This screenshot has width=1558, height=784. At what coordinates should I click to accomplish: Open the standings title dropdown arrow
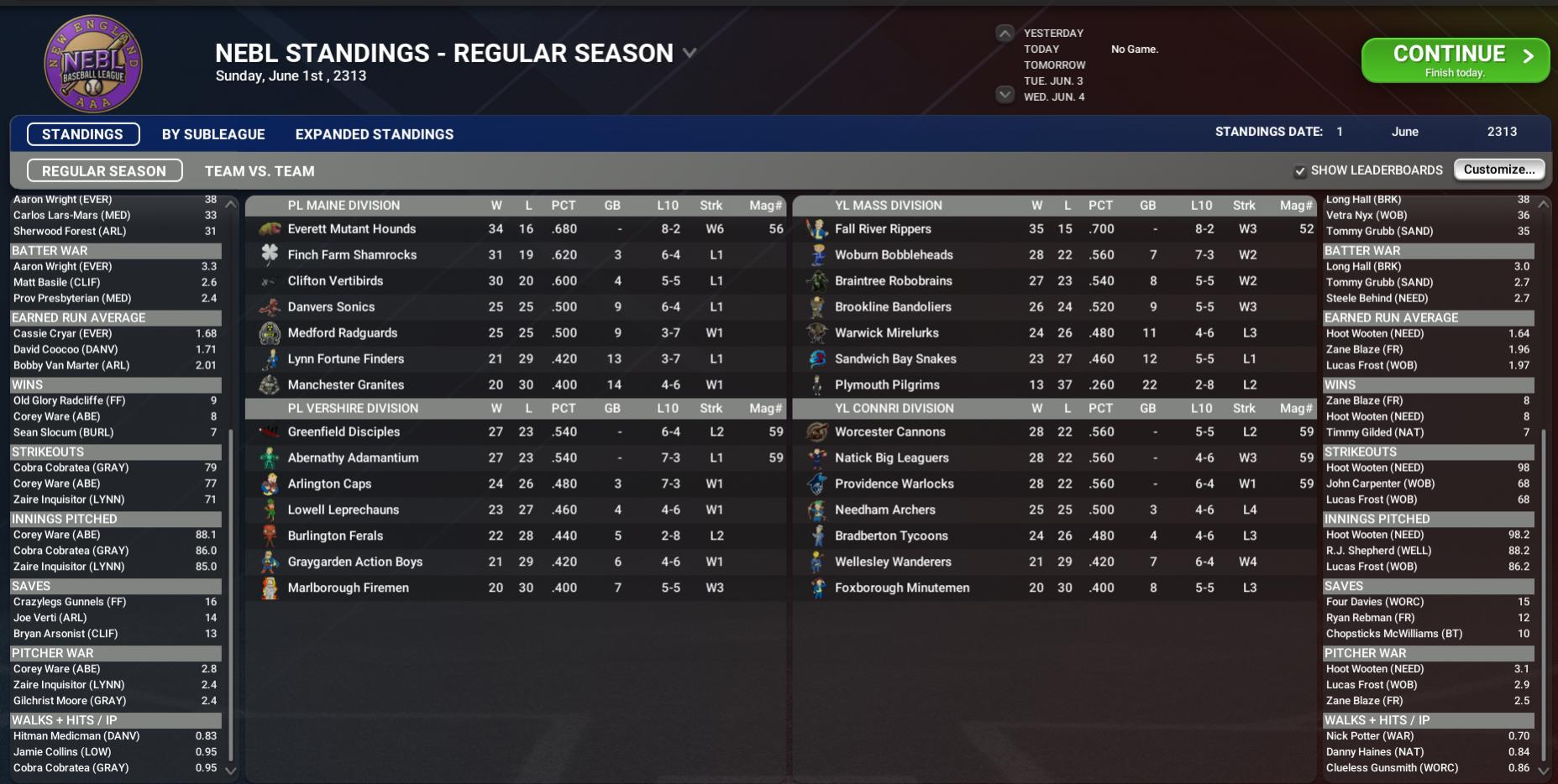(x=690, y=53)
